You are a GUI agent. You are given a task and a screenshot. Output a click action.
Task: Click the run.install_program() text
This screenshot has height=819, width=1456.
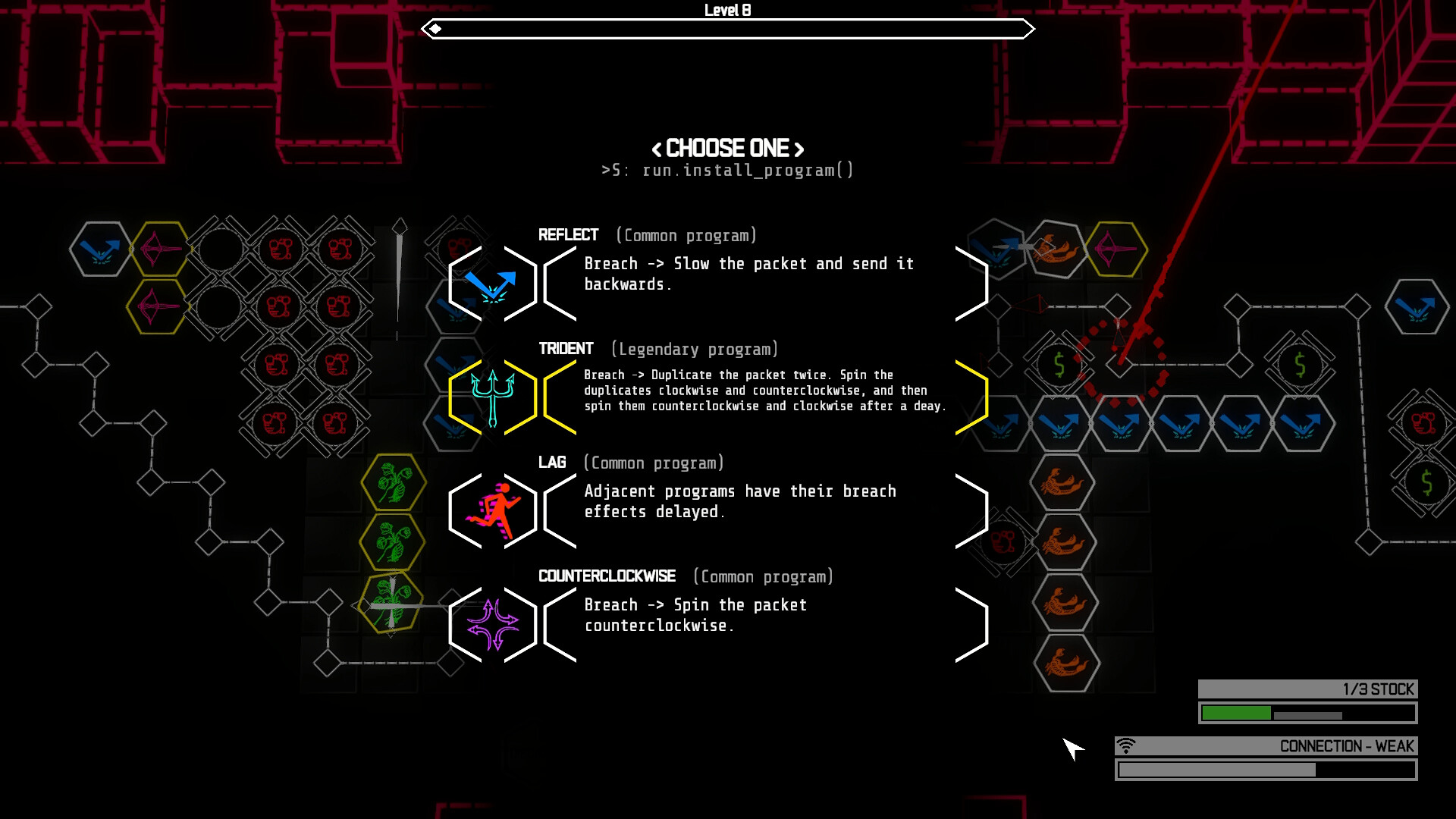(x=727, y=171)
